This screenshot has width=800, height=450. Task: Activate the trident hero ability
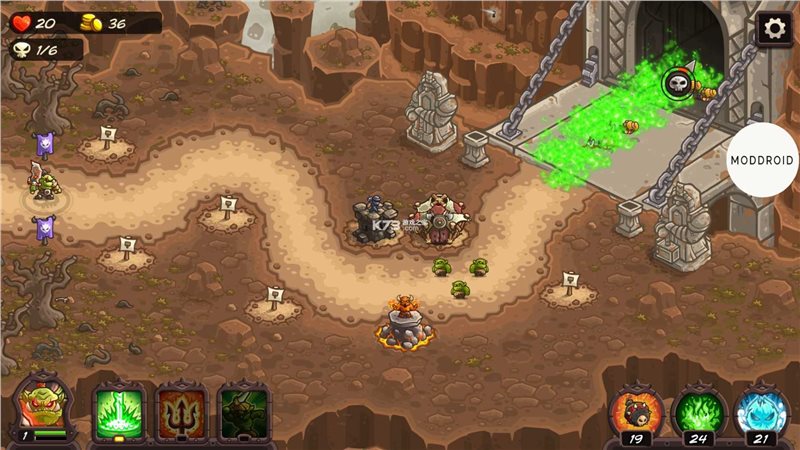[181, 410]
